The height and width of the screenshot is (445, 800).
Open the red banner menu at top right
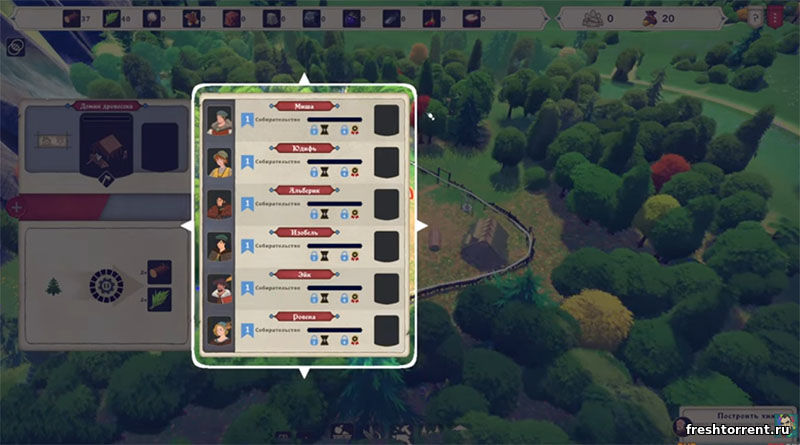(774, 15)
